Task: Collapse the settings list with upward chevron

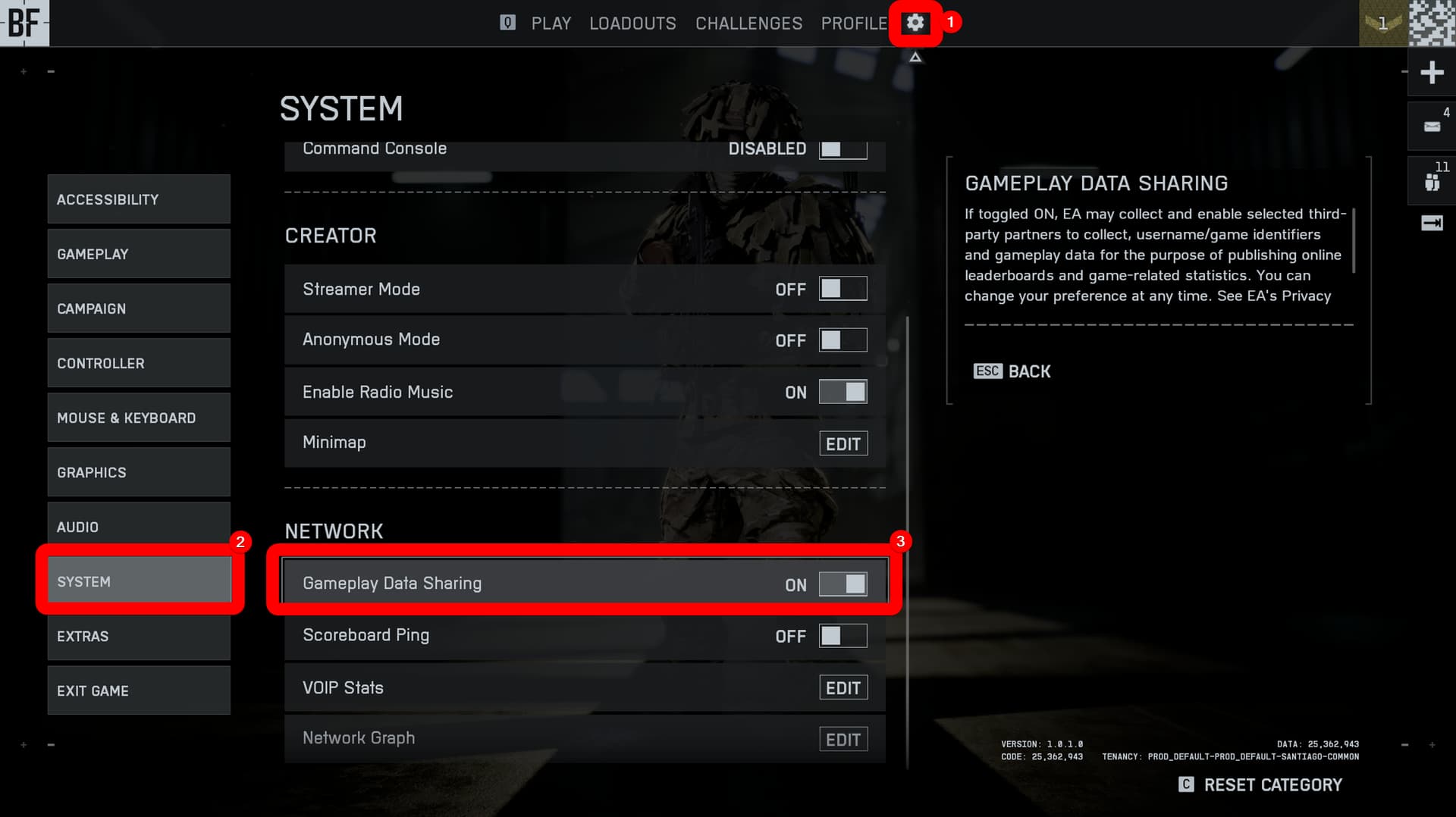Action: click(x=915, y=56)
